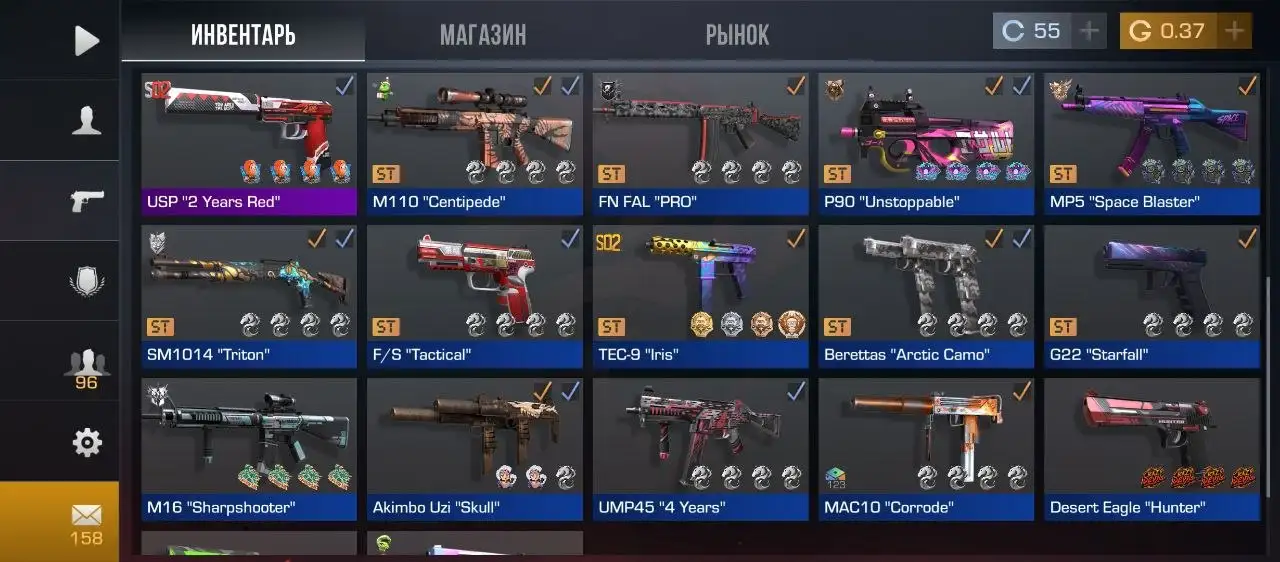
Task: Click the play arrow in the sidebar
Action: point(87,40)
